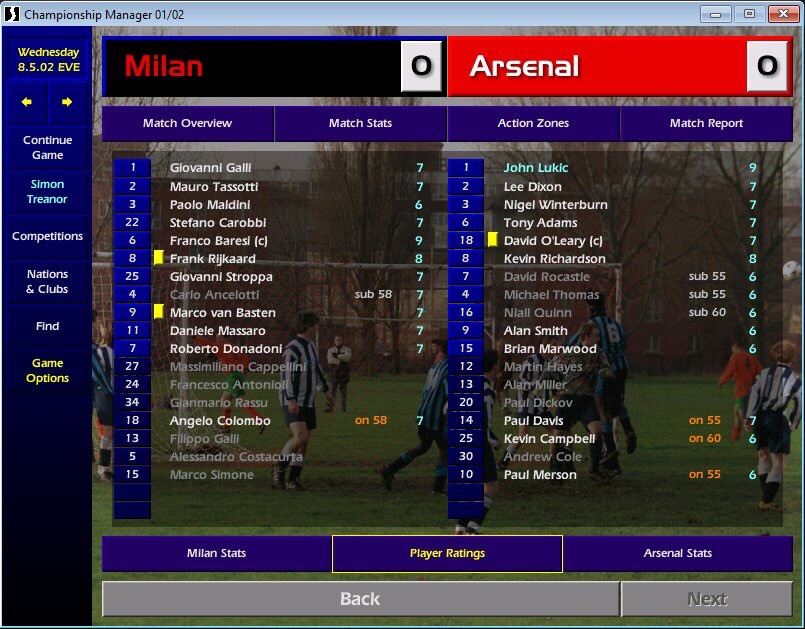Open the Simon Treanor manager menu
The image size is (805, 629).
[x=47, y=192]
